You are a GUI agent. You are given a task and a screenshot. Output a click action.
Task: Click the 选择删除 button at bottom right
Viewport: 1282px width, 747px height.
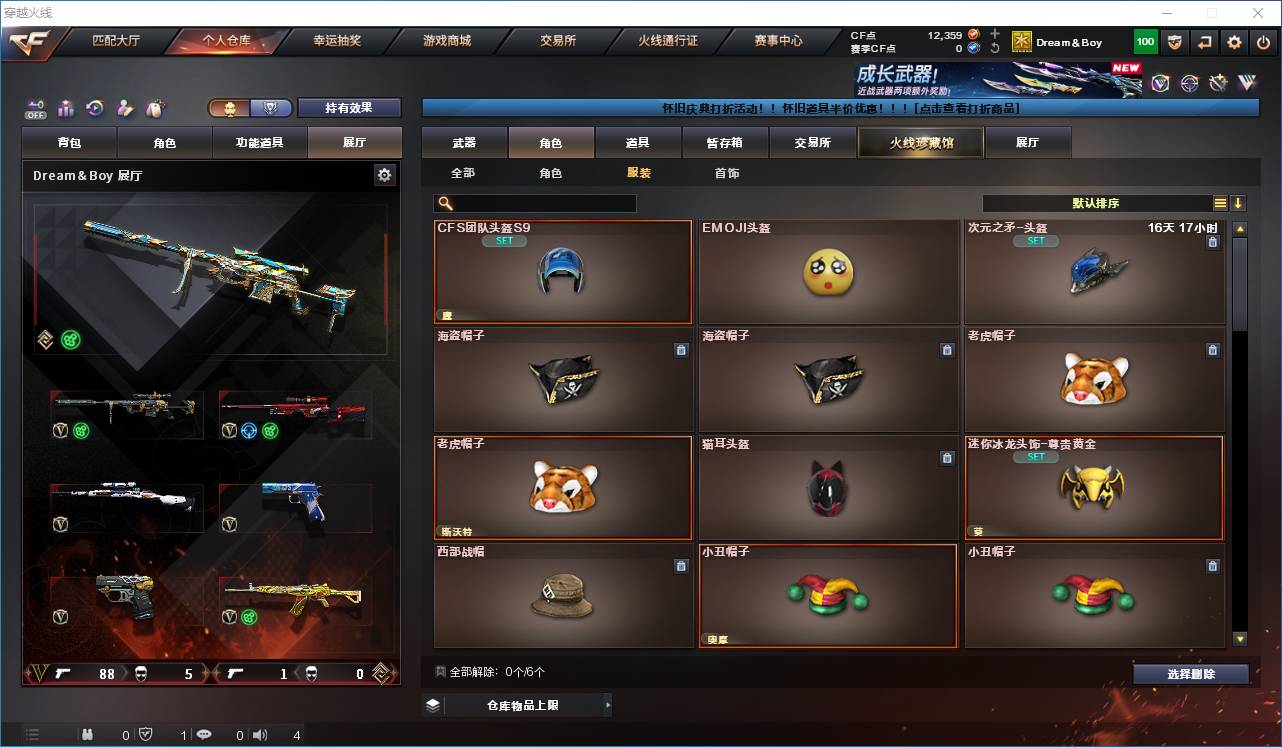coord(1190,673)
